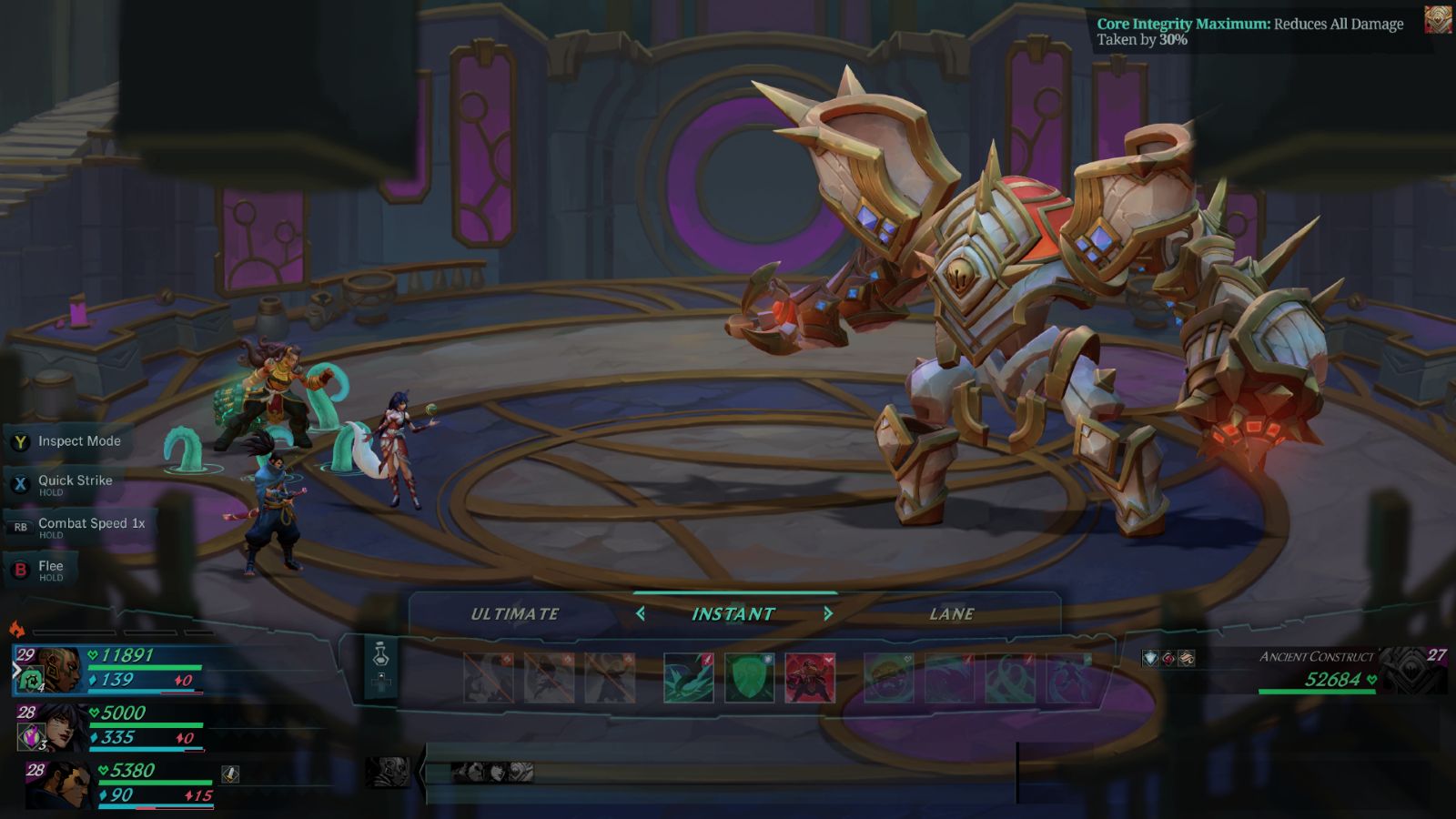1456x819 pixels.
Task: Select the Instant ability tab
Action: 733,614
